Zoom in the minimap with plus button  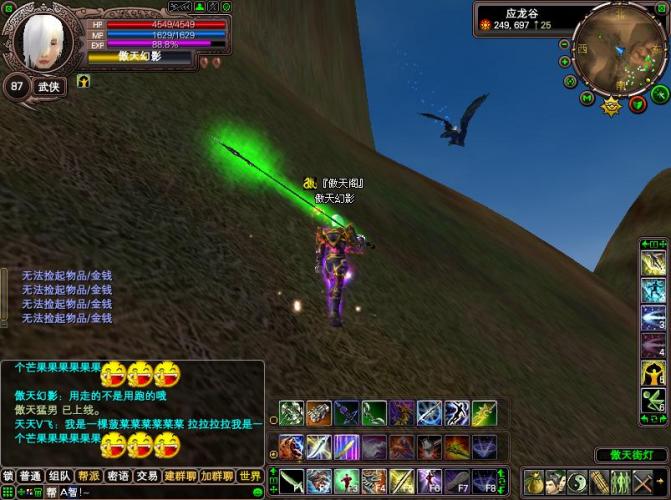coord(567,60)
